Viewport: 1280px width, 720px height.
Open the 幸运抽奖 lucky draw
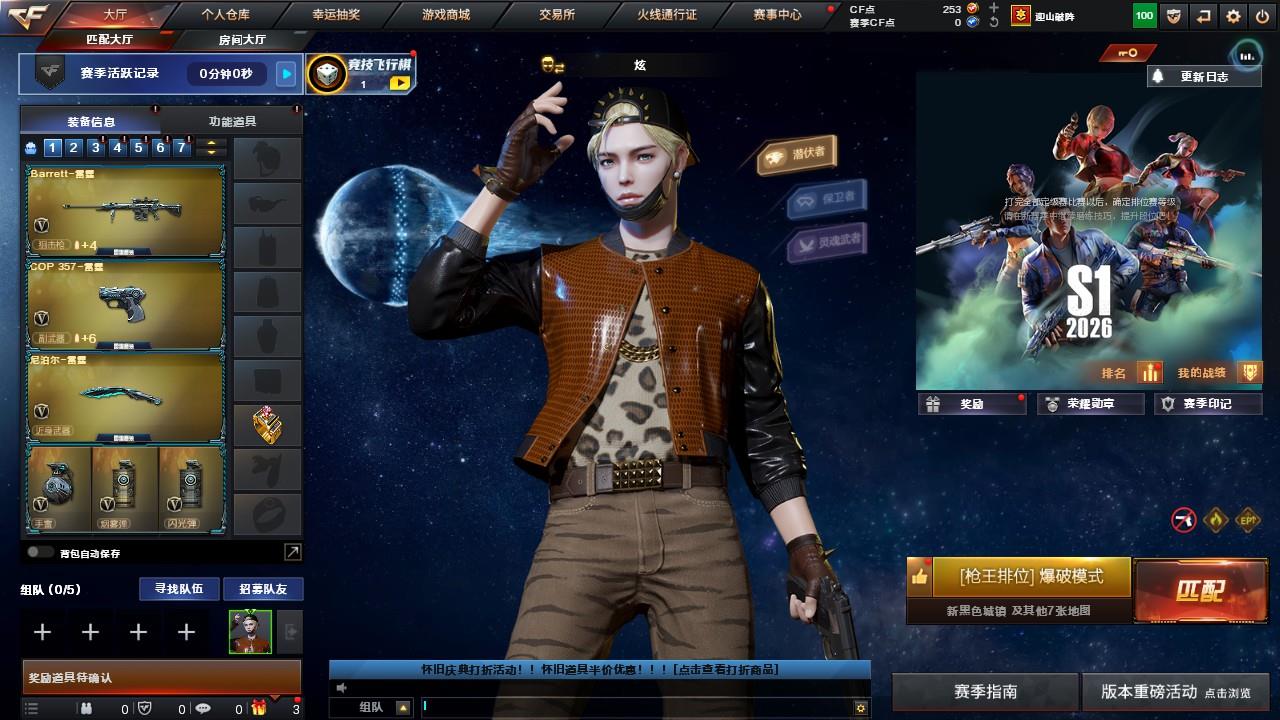pos(336,15)
